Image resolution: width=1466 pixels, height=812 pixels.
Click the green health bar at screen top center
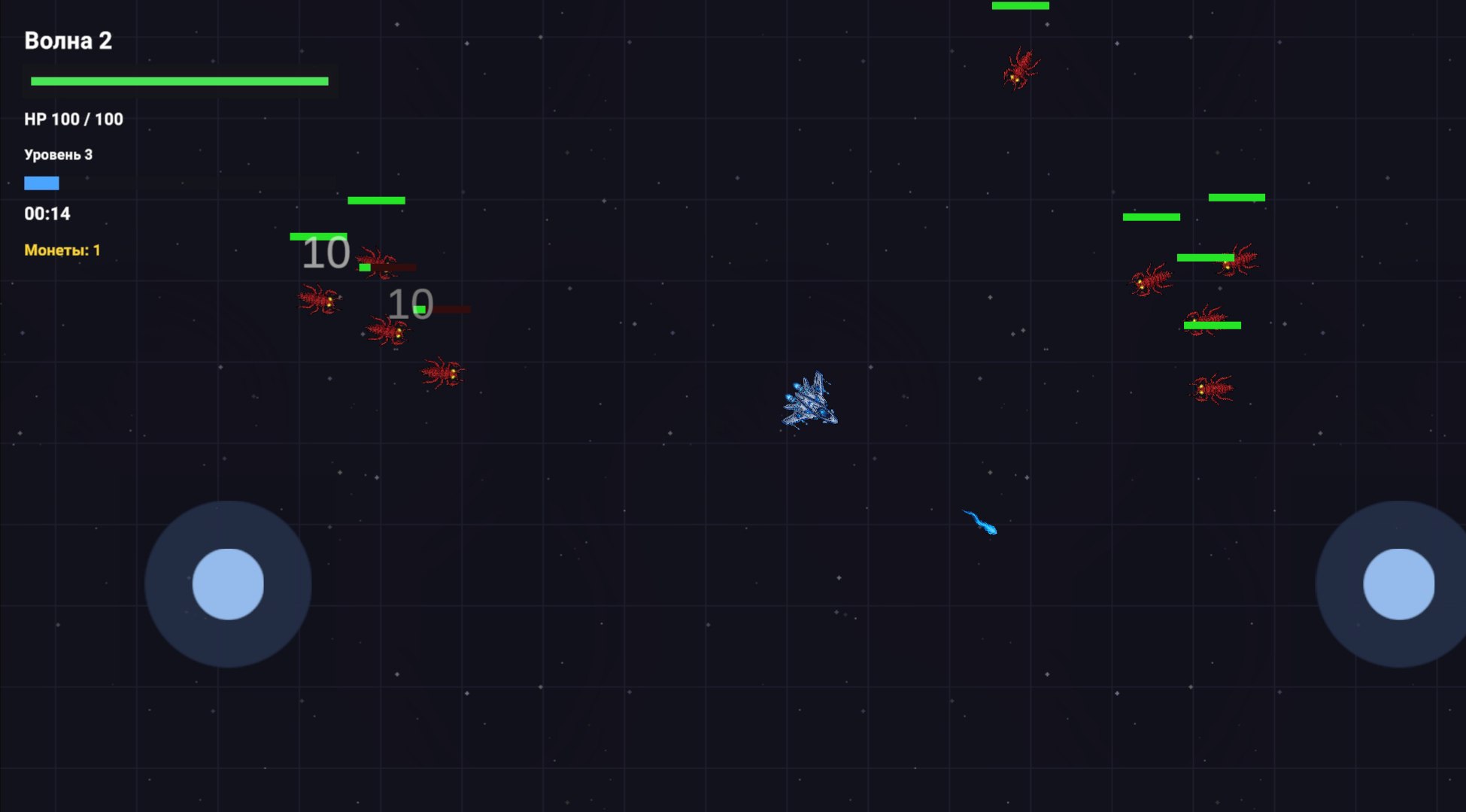pos(1020,6)
